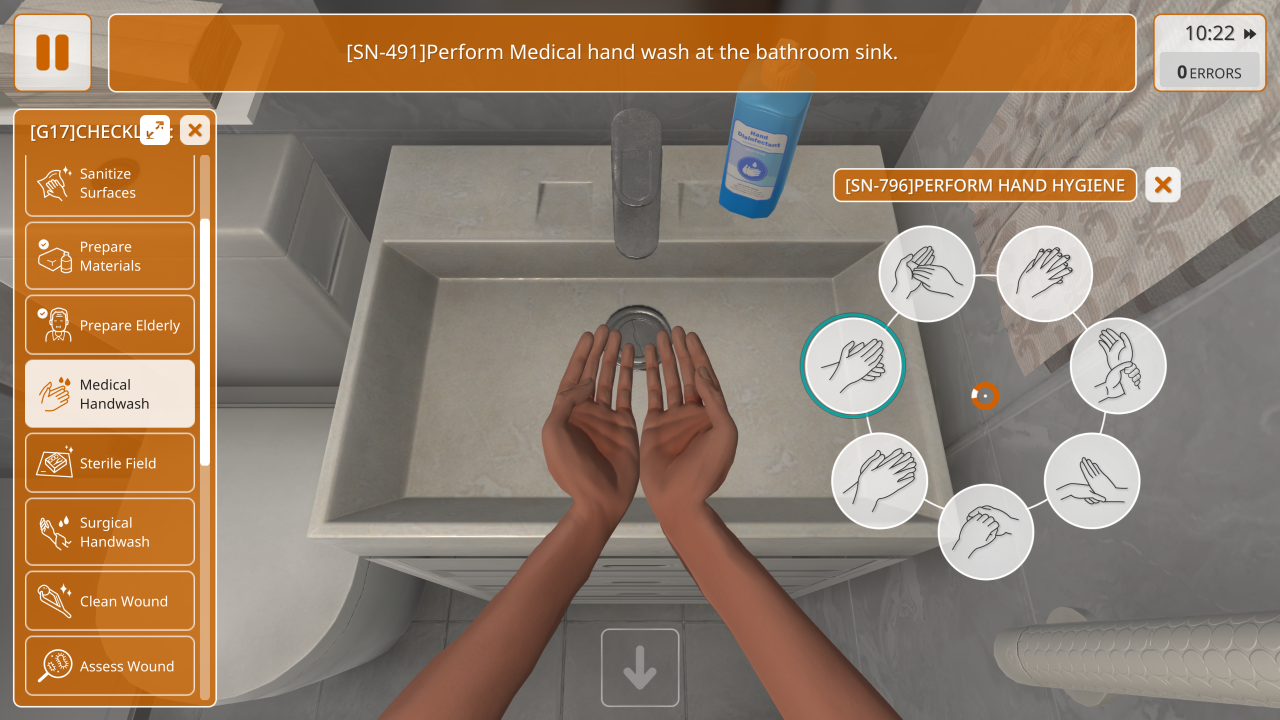Screen dimensions: 1280x720
Task: Pick Surgical Handwash from the checklist
Action: point(110,532)
